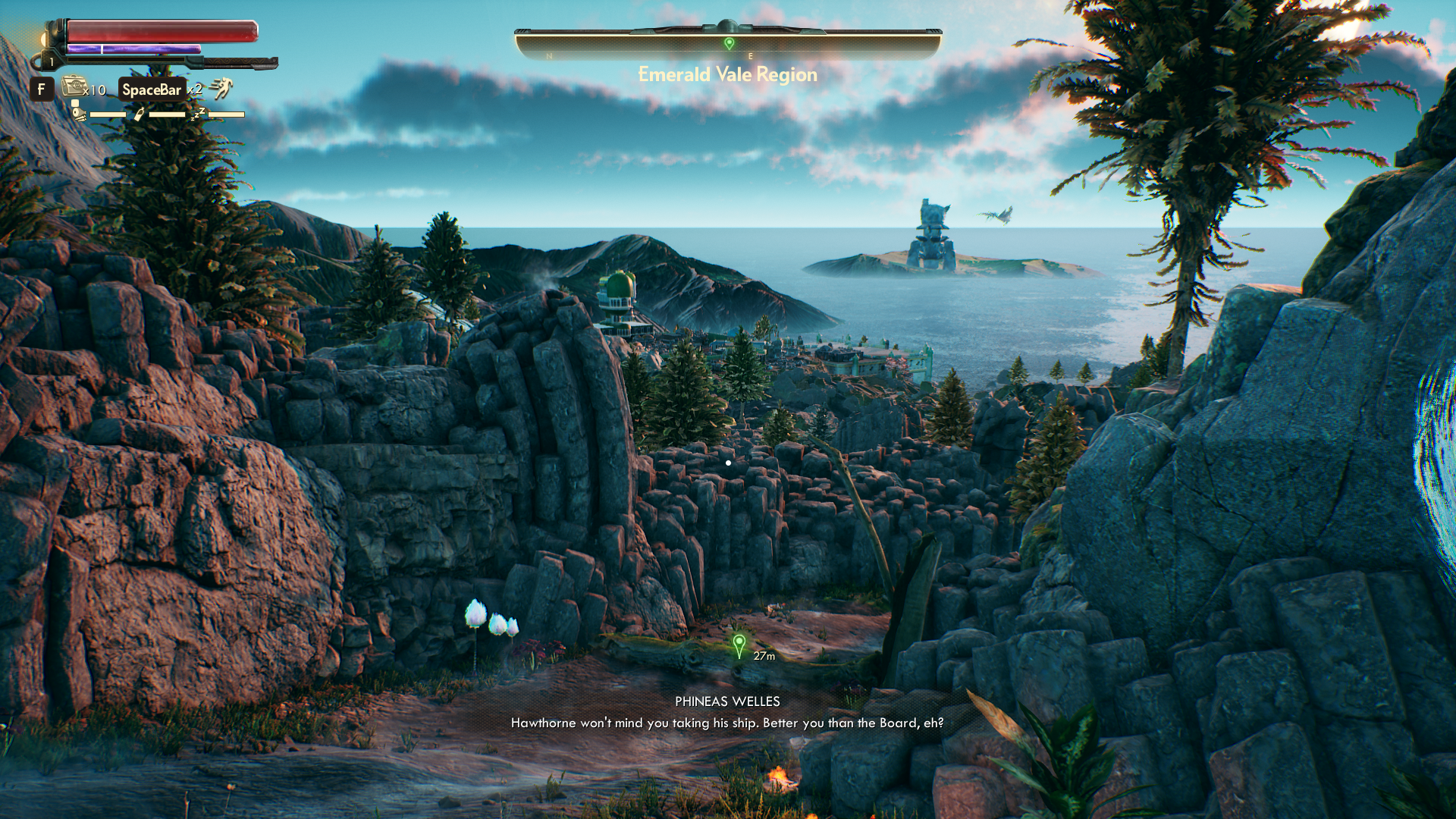Click the thirst bottle icon

139,114
